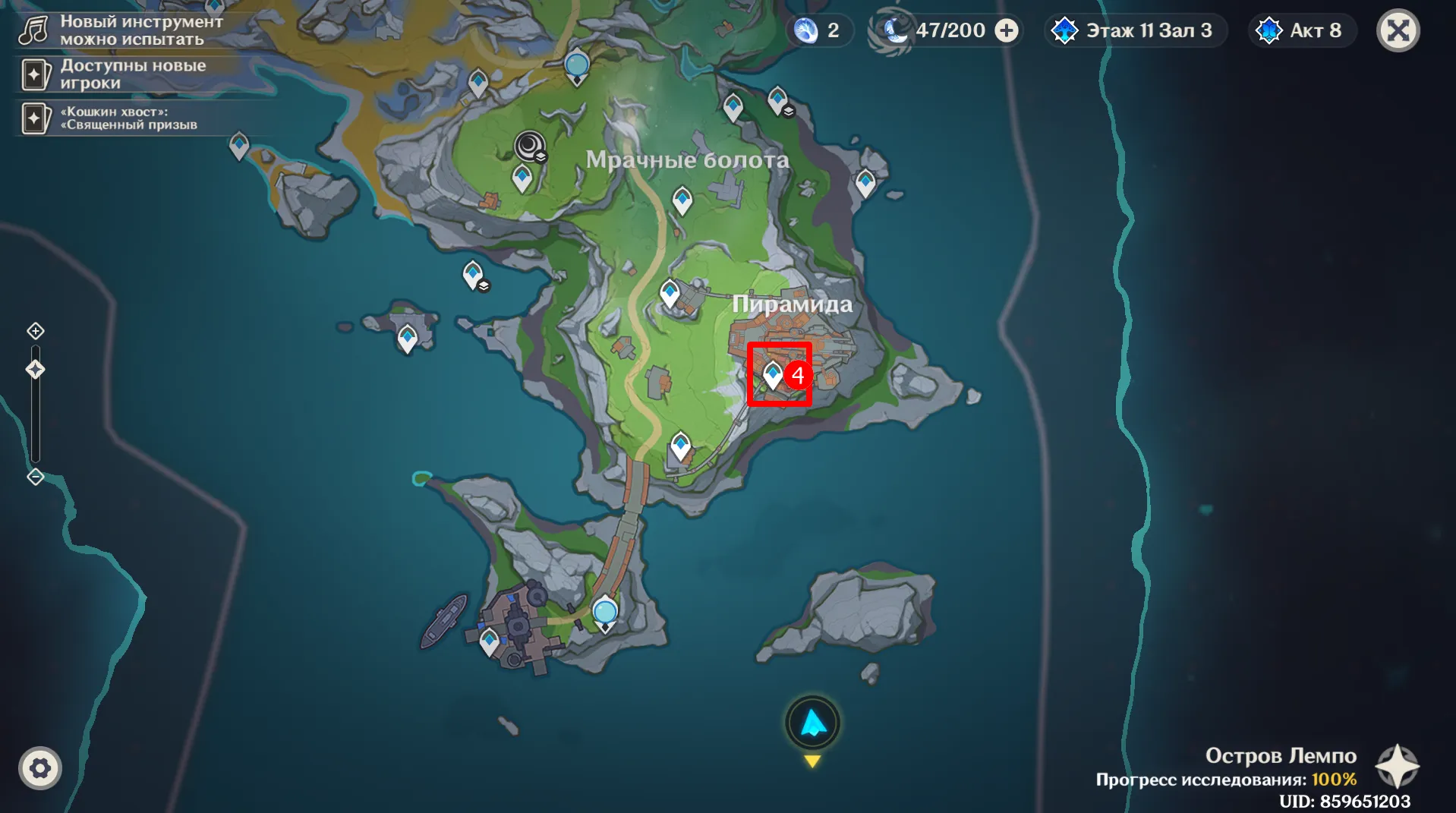Open the "Новый инструмент можно испытать" notice
The image size is (1456, 813).
(x=121, y=30)
